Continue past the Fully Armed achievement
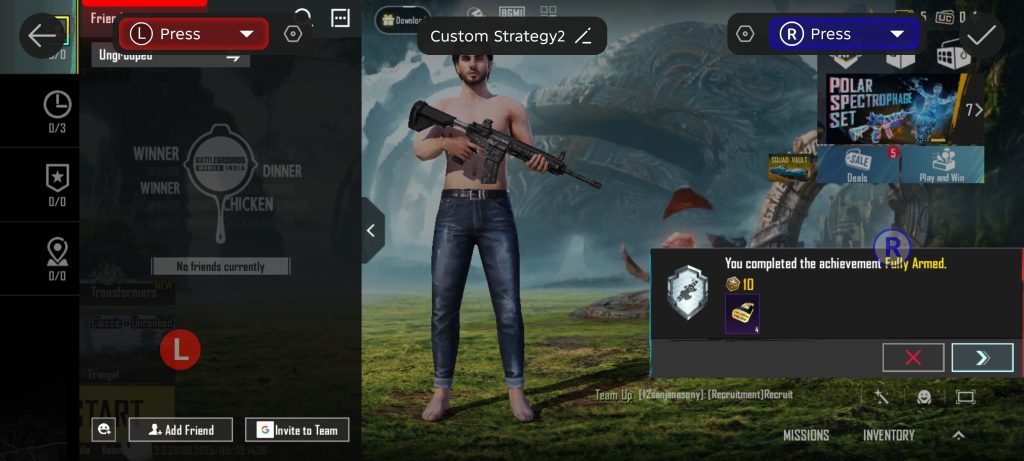This screenshot has height=461, width=1024. (982, 358)
